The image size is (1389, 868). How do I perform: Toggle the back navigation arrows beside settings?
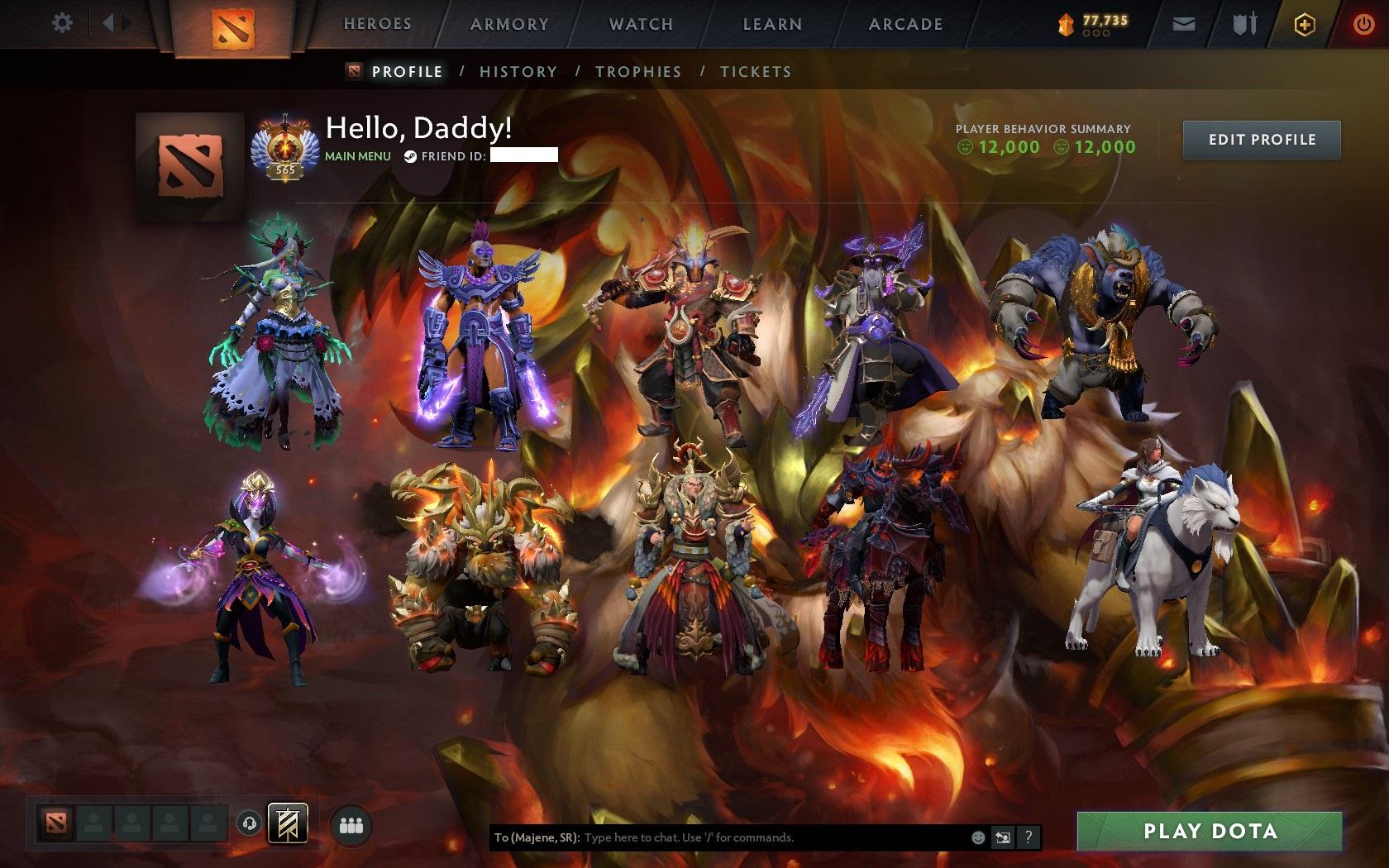click(x=114, y=22)
